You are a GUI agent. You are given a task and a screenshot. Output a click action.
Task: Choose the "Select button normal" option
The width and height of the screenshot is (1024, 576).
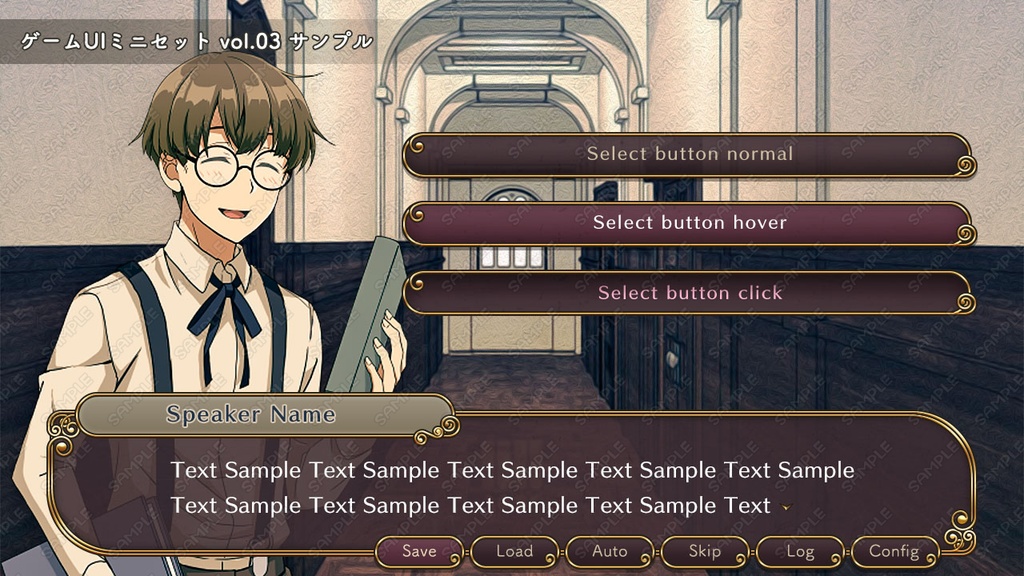point(689,154)
